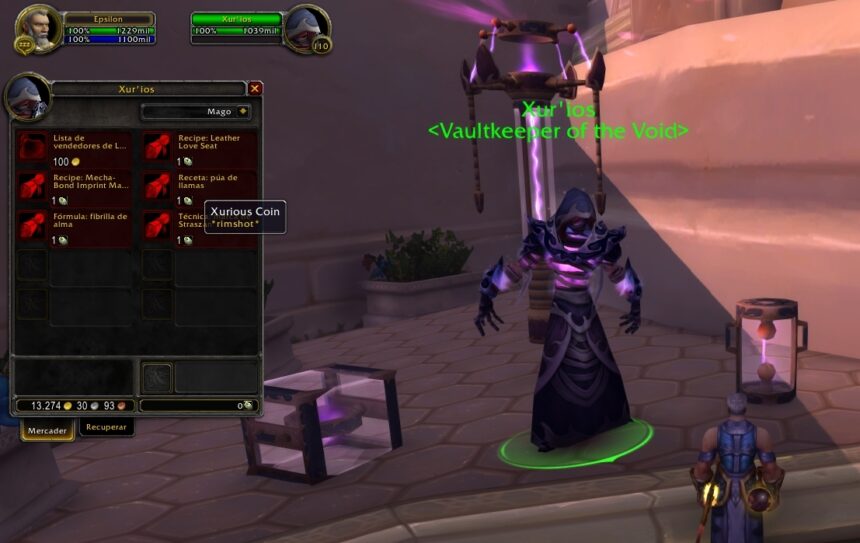860x543 pixels.
Task: Select the Fórmula: fibrilla de alma item
Action: point(33,226)
